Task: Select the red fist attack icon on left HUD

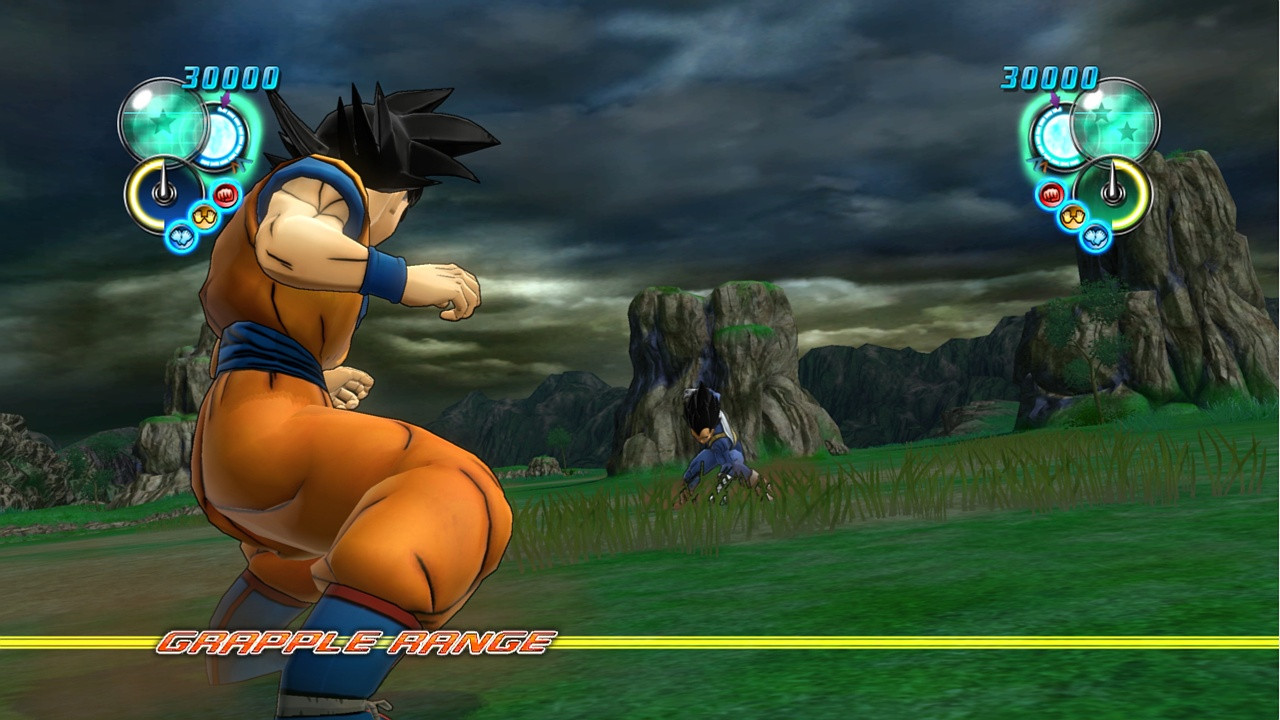Action: 225,193
